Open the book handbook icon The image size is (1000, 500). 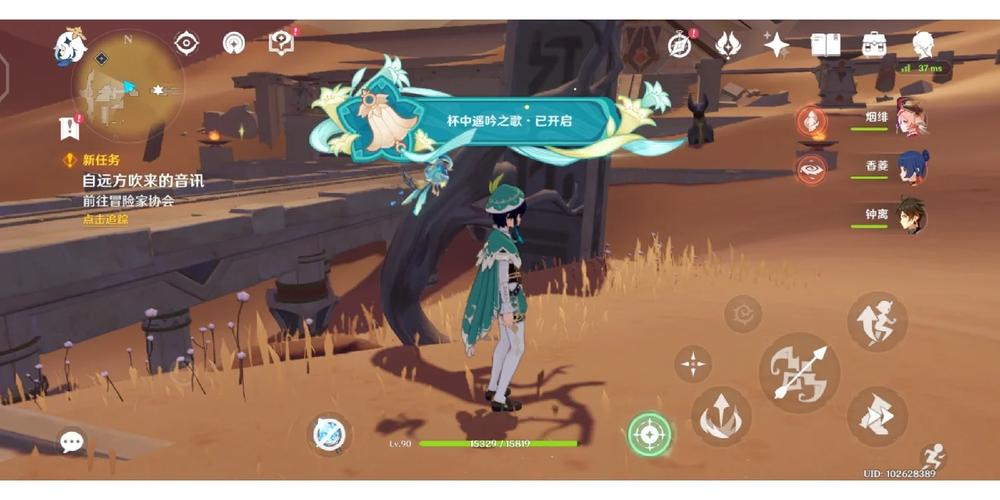(x=825, y=44)
